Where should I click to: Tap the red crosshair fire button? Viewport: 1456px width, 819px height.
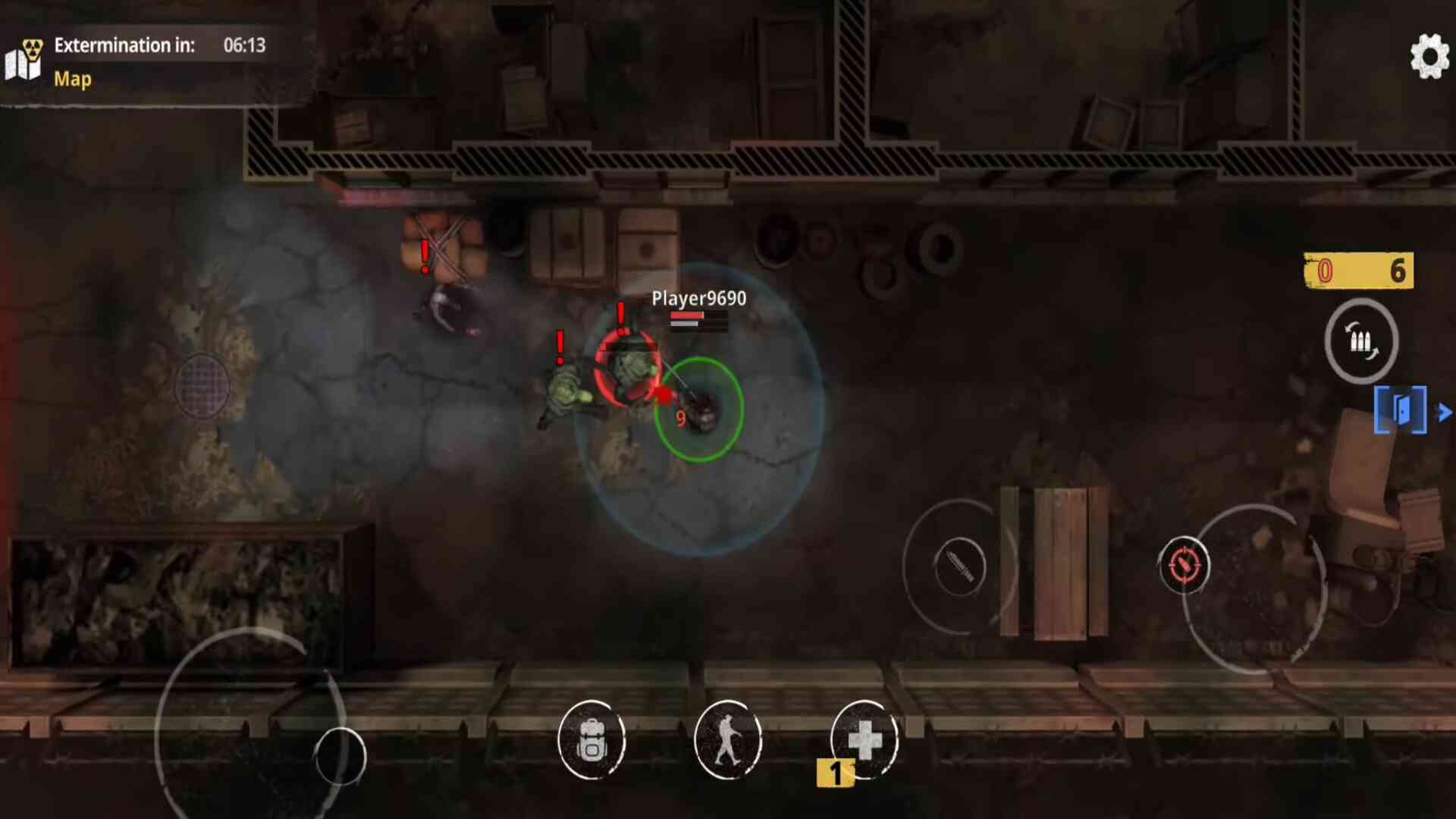(x=1184, y=565)
